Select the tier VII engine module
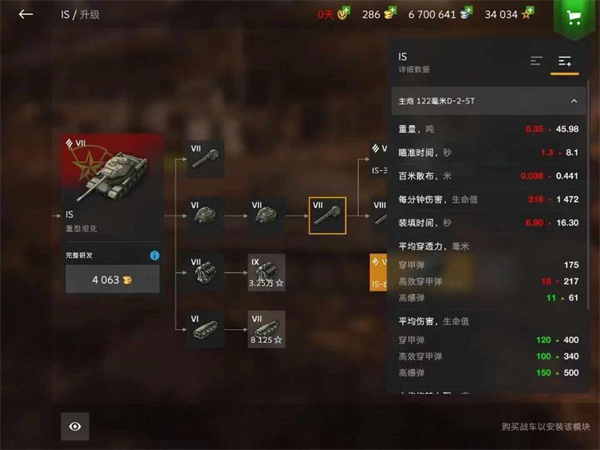This screenshot has height=450, width=600. (x=206, y=272)
